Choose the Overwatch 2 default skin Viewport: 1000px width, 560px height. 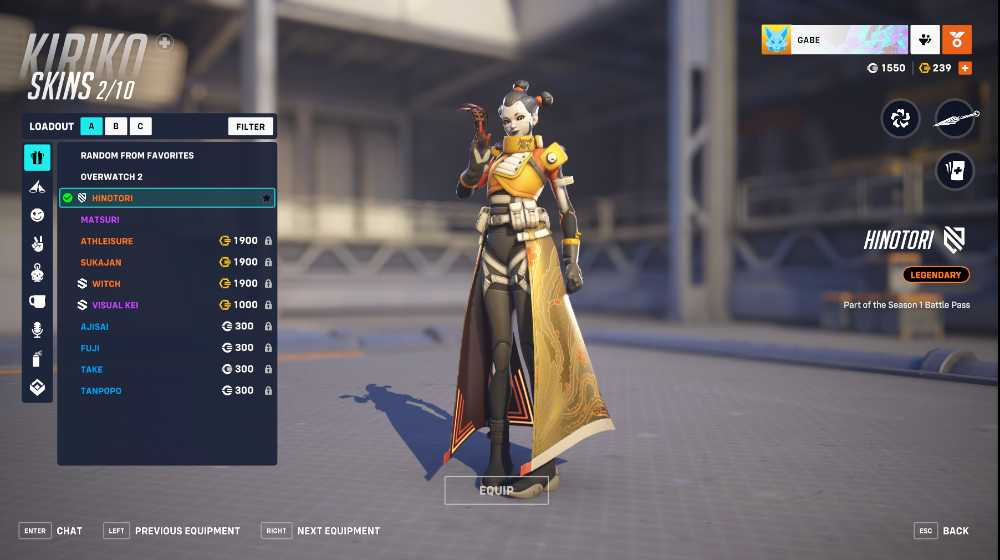point(112,177)
